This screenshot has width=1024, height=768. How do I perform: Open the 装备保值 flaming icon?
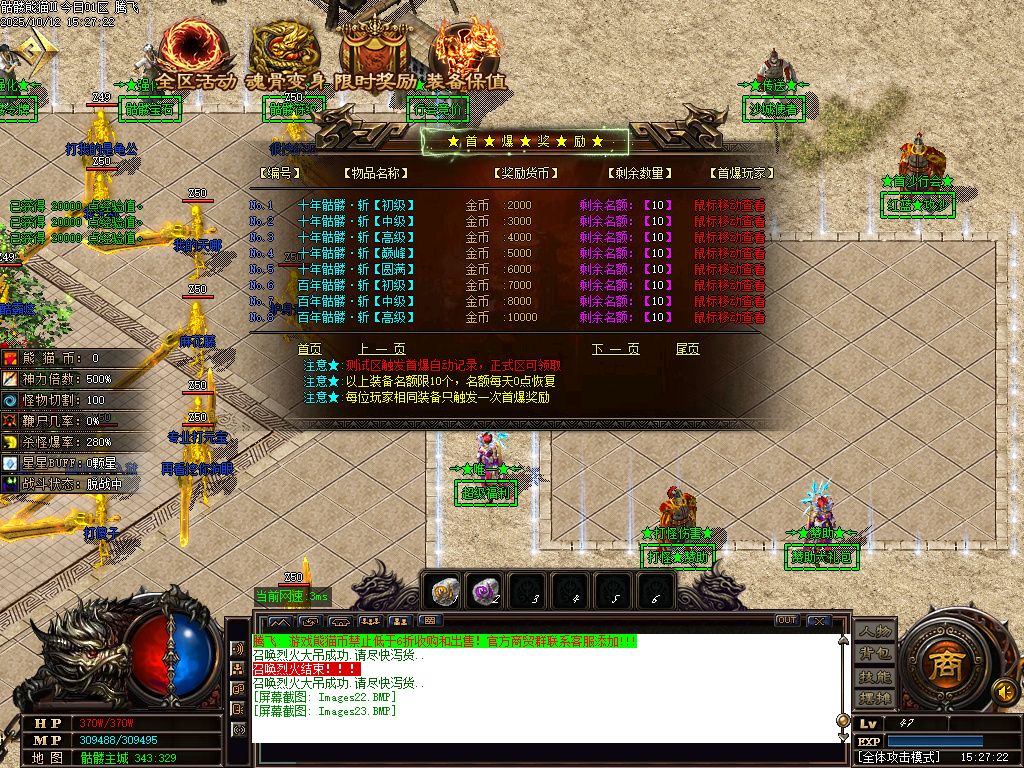coord(465,52)
